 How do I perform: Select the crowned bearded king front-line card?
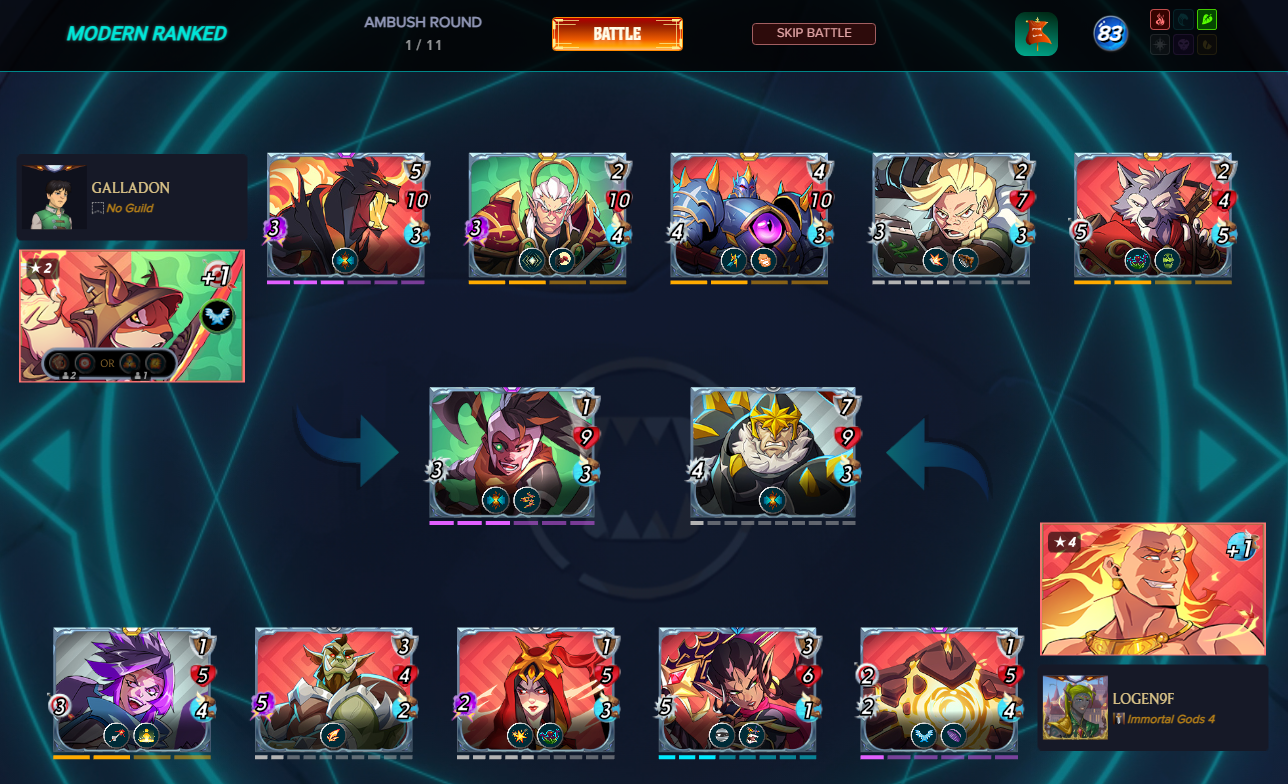pyautogui.click(x=773, y=452)
